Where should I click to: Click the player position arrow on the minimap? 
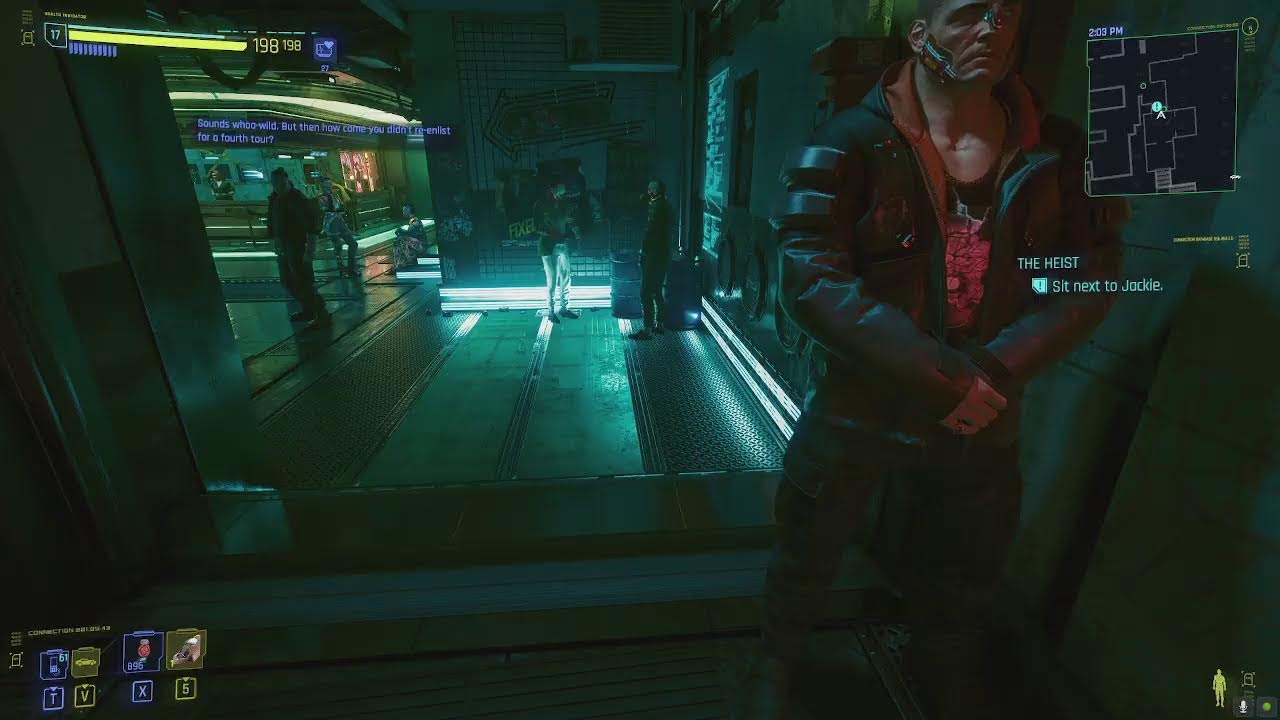(x=1160, y=113)
